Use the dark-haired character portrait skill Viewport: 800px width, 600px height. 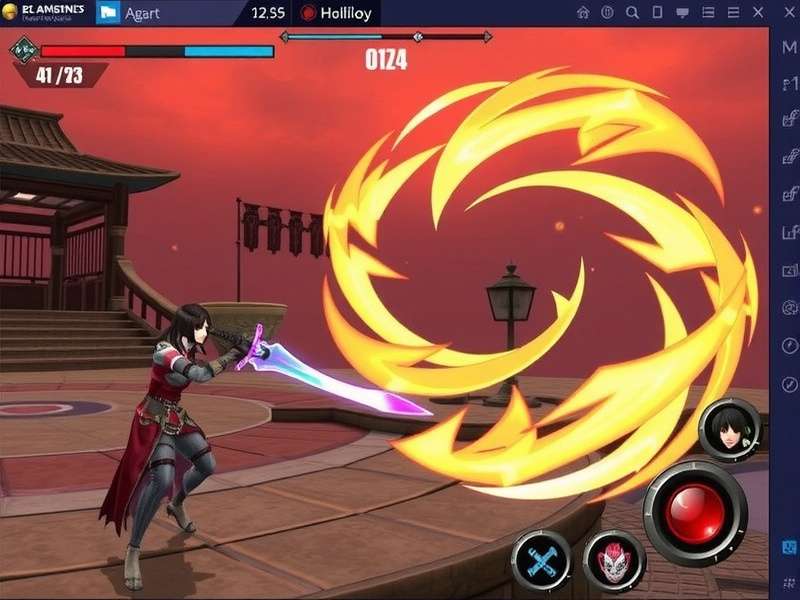[729, 429]
